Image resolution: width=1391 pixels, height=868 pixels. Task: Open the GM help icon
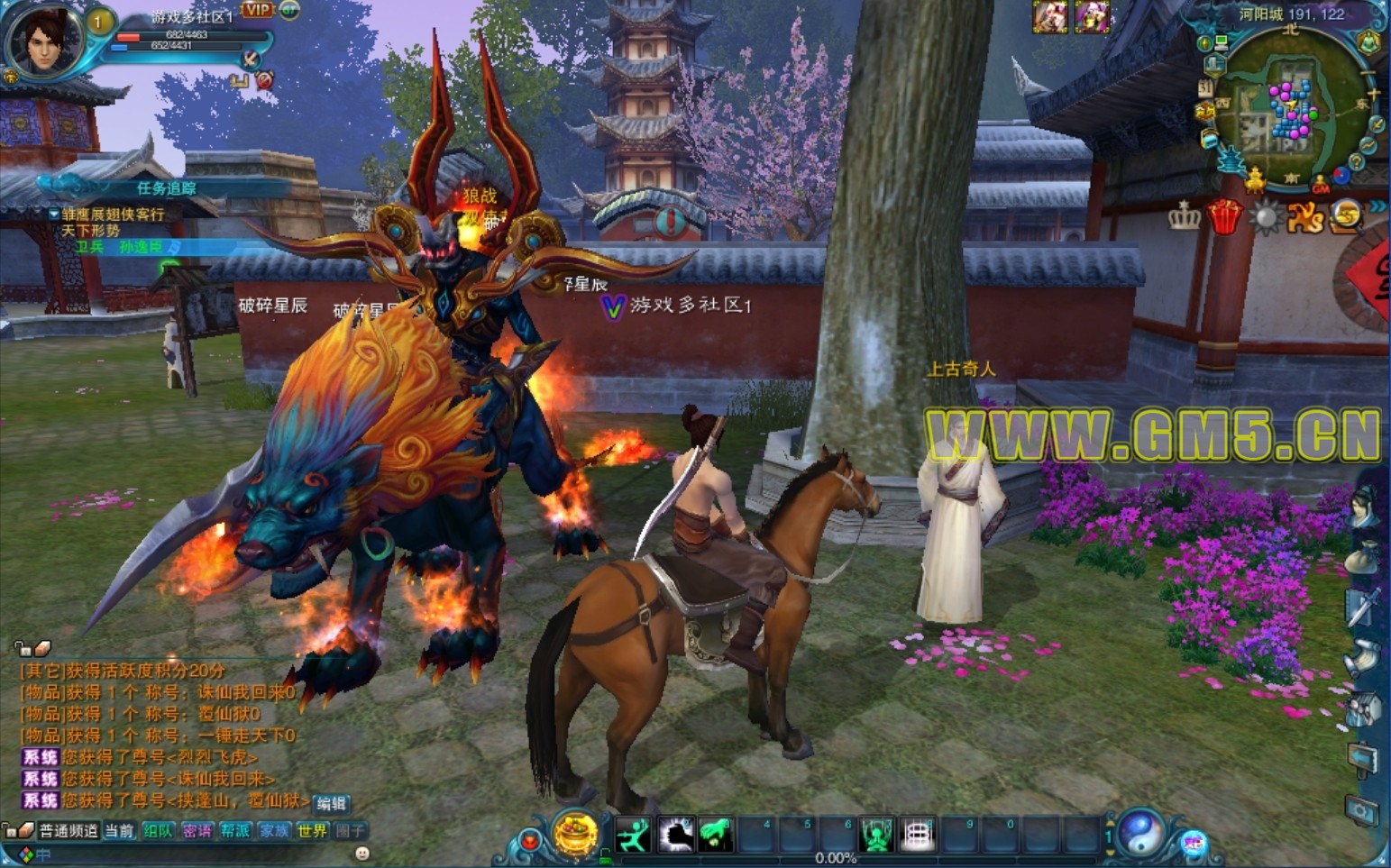coord(1321,185)
